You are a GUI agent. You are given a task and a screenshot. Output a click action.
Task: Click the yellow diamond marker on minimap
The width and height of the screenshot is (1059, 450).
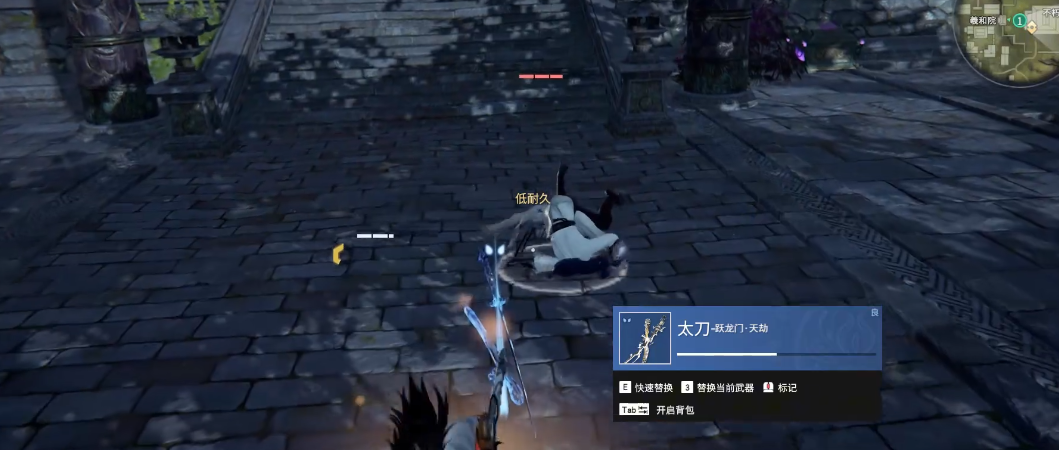(x=1031, y=27)
